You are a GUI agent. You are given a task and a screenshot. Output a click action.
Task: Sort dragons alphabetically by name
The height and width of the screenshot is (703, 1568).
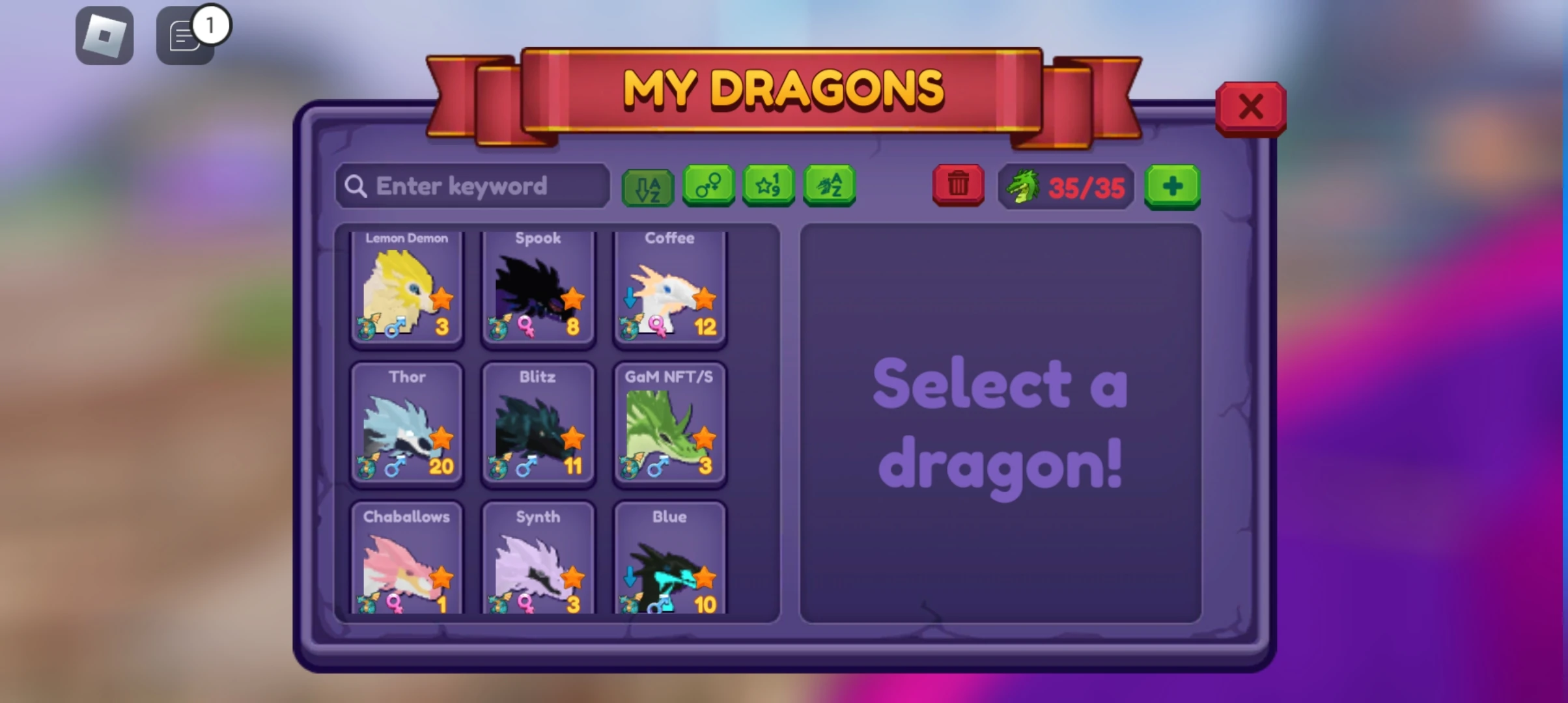coord(829,187)
